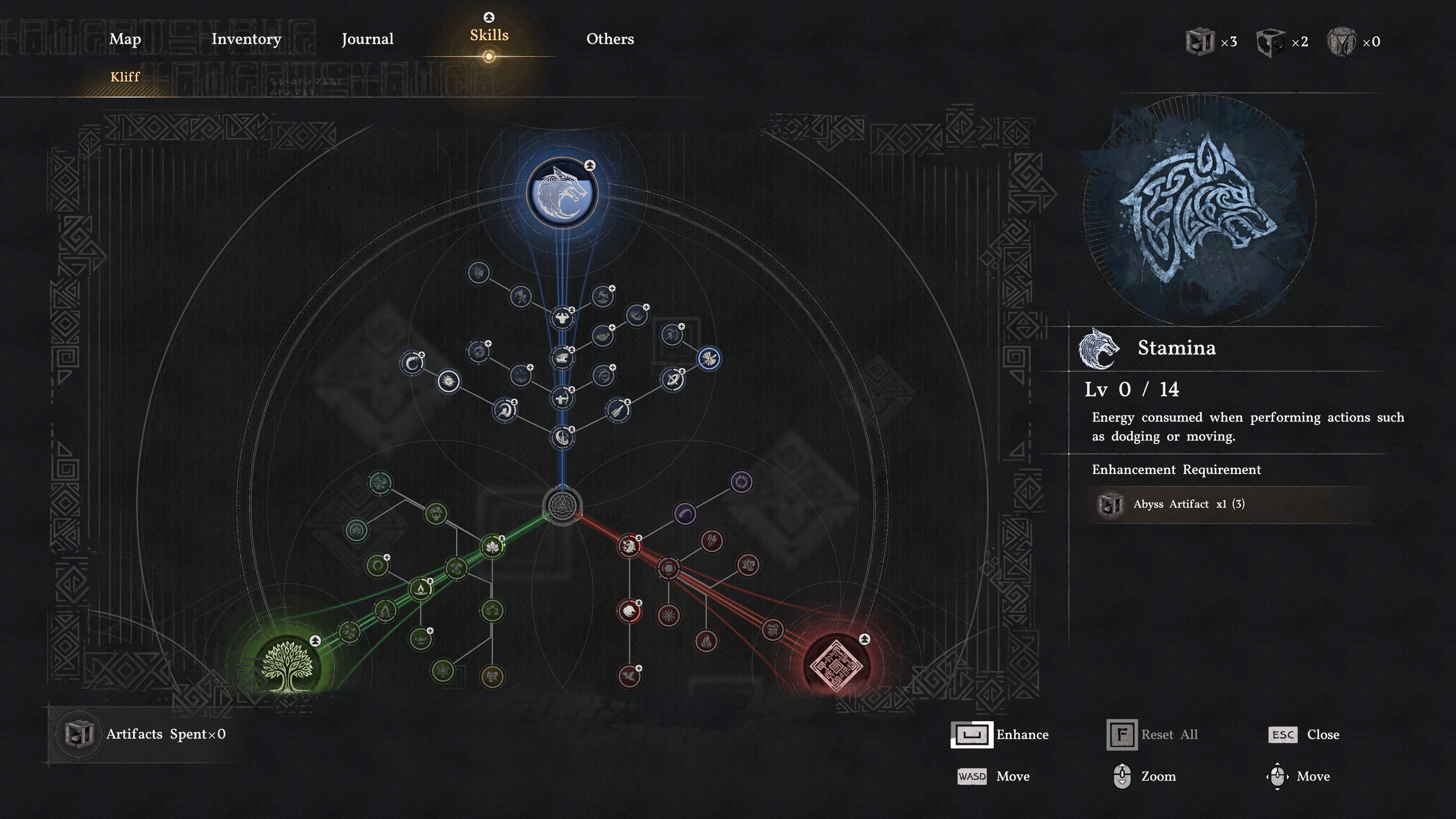Image resolution: width=1456 pixels, height=819 pixels.
Task: Select the archer skill node on blue branch
Action: 562,399
